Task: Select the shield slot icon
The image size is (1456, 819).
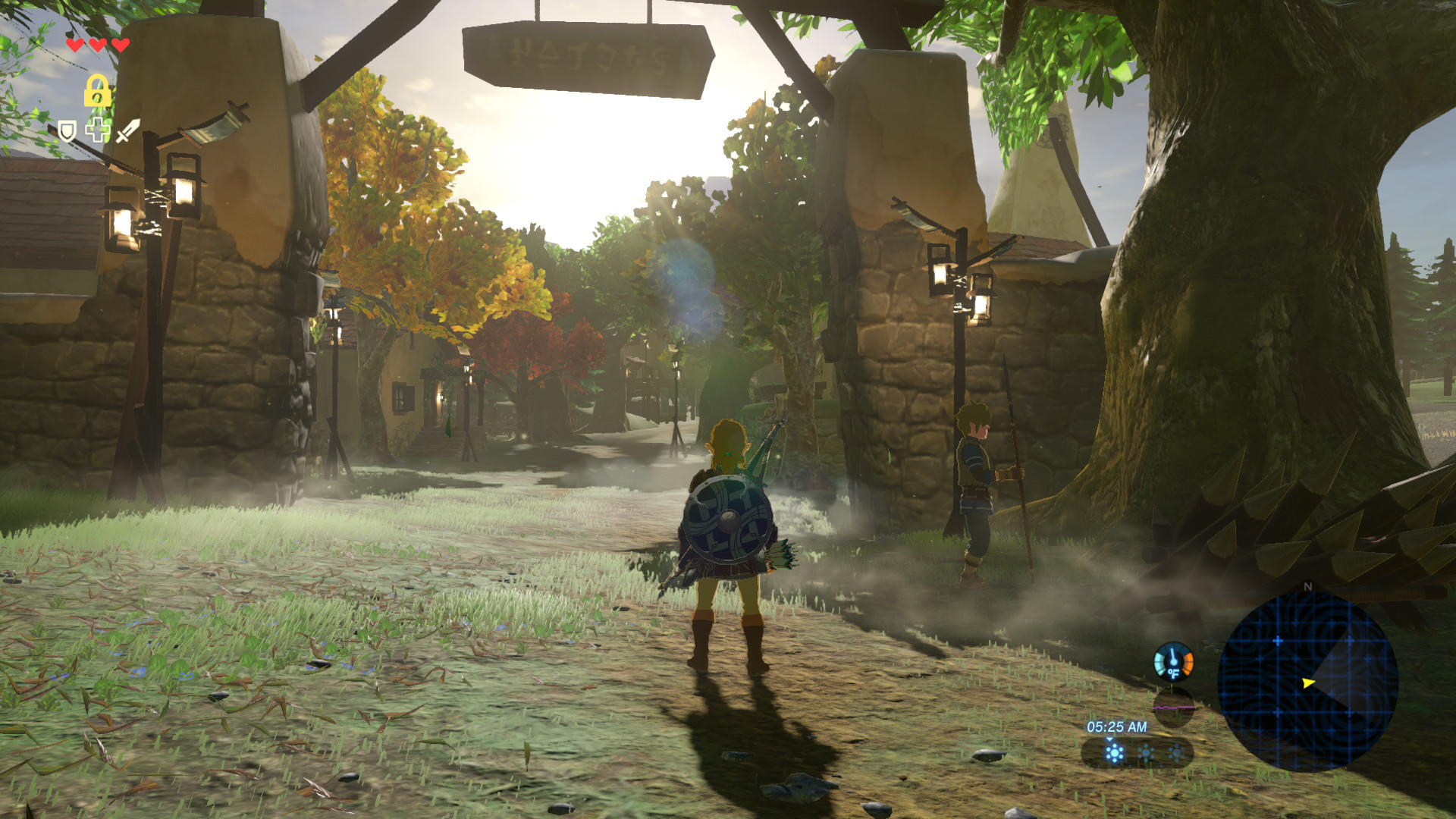Action: (67, 131)
